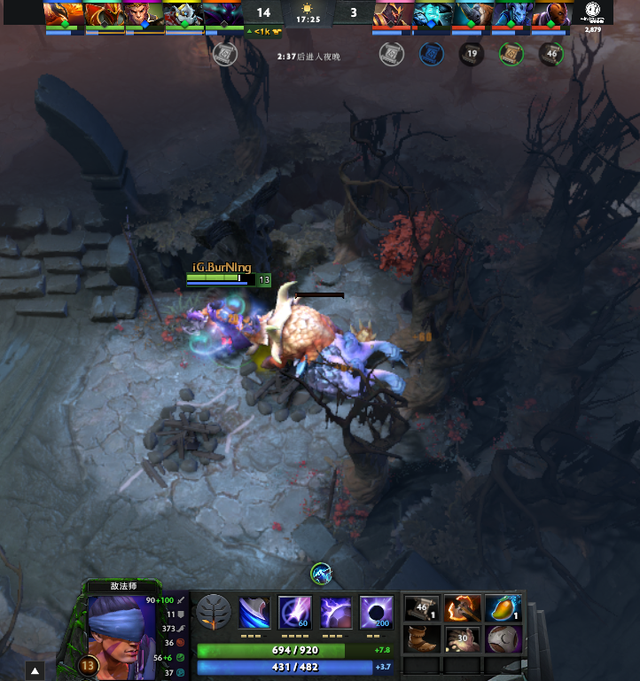Activate the Blink ability

click(293, 612)
